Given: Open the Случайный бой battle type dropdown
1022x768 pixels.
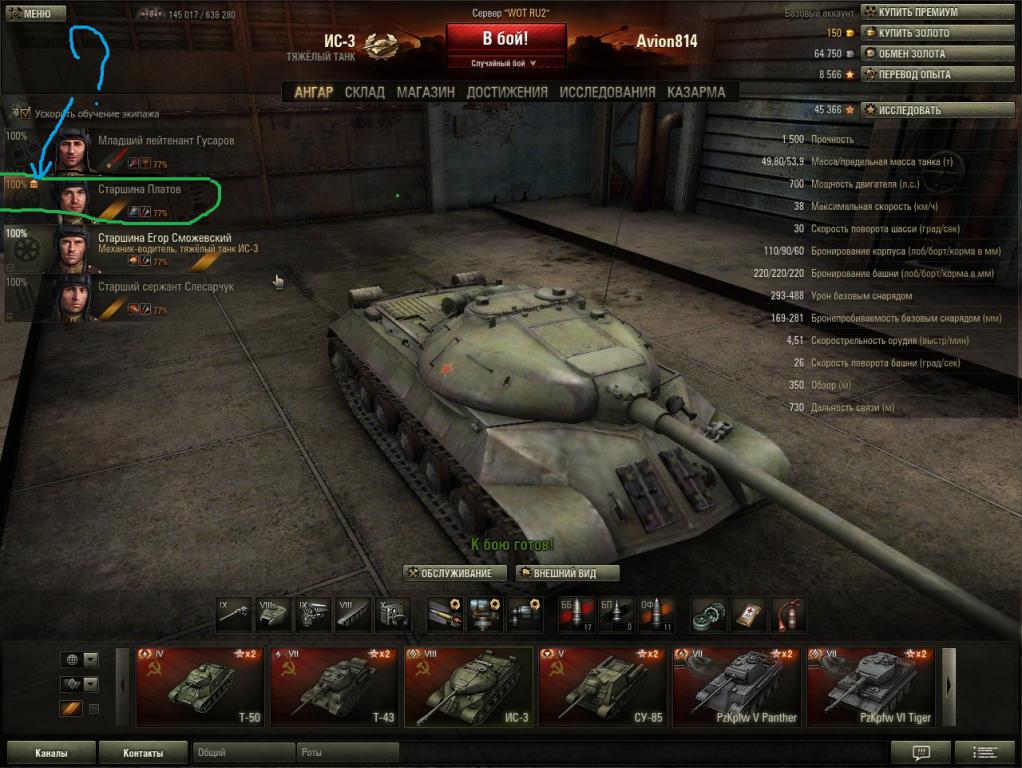Looking at the screenshot, I should tap(505, 63).
